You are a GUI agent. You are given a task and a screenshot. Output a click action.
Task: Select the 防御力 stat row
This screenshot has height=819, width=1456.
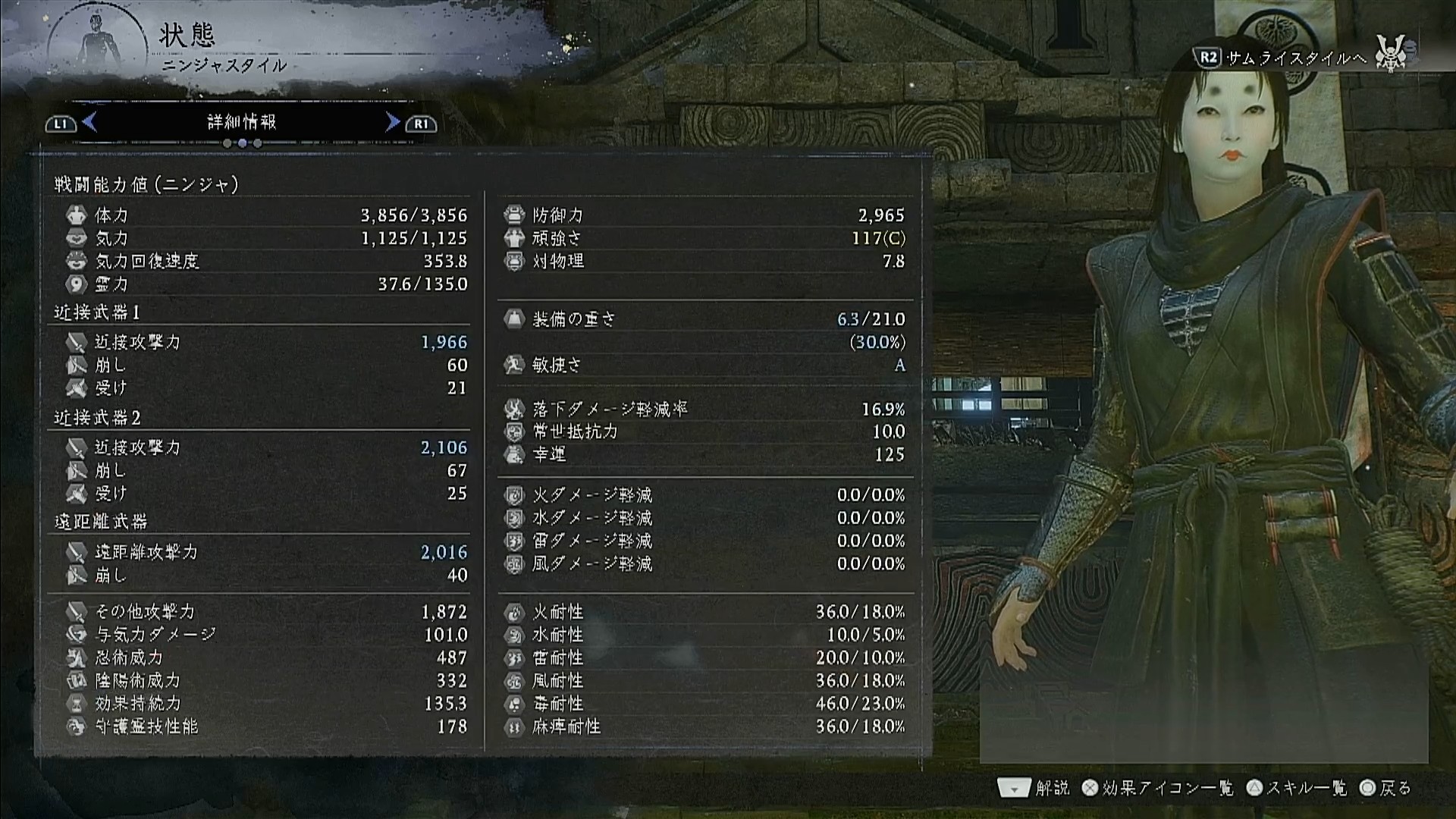[705, 215]
